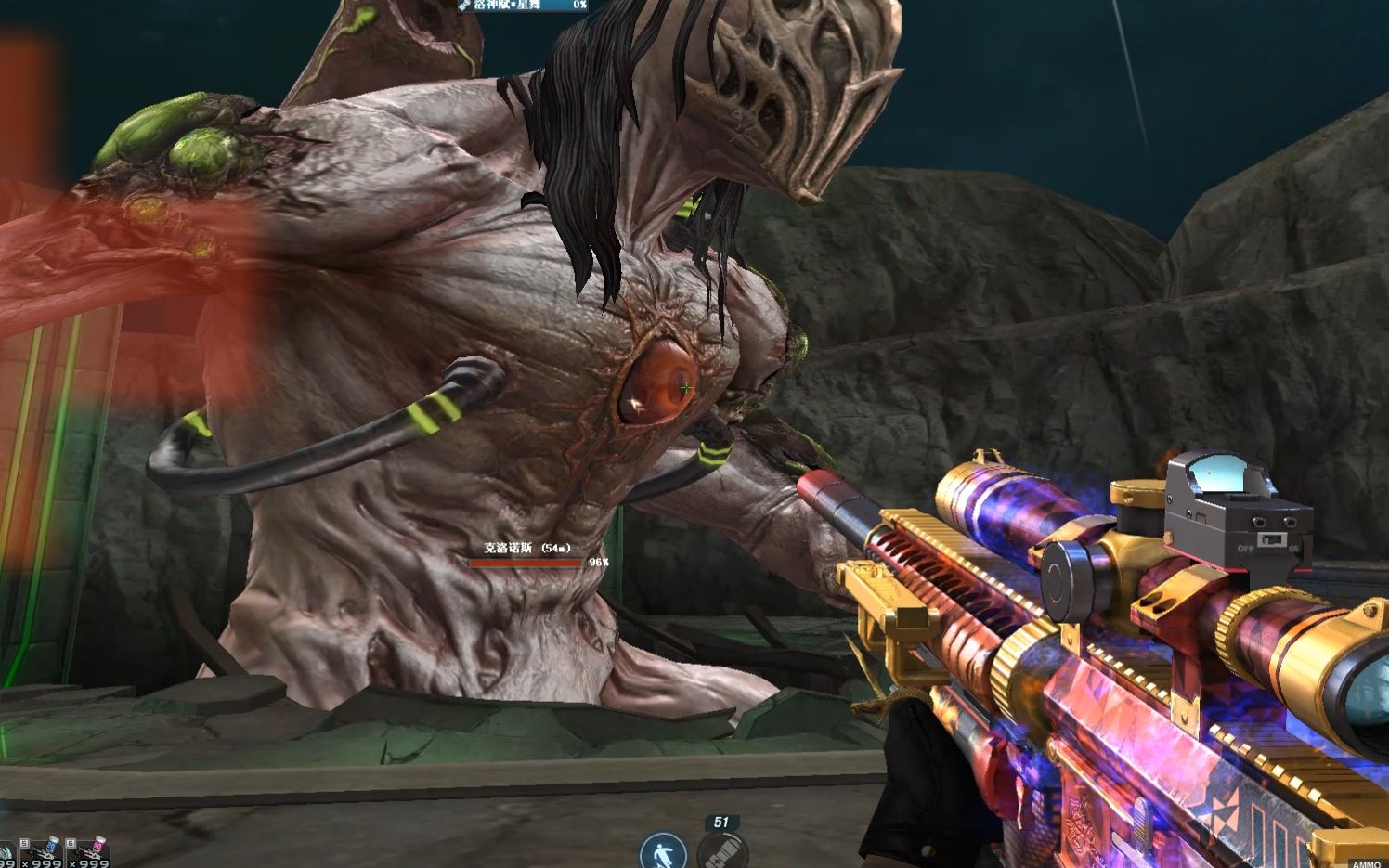Image resolution: width=1389 pixels, height=868 pixels.
Task: Use the grey bandage roll item
Action: click(x=722, y=851)
